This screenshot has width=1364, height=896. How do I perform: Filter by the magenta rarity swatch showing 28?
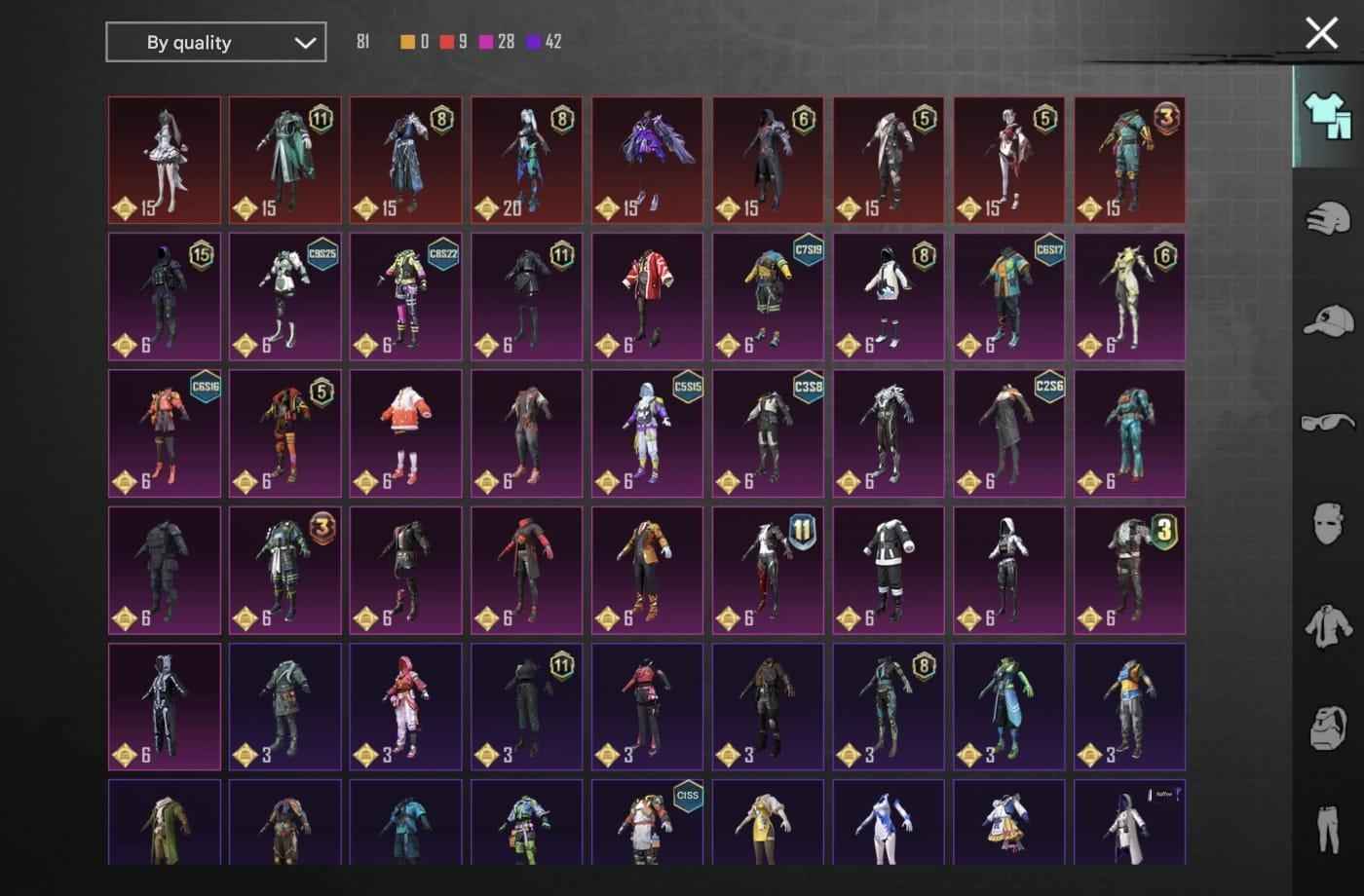click(485, 43)
